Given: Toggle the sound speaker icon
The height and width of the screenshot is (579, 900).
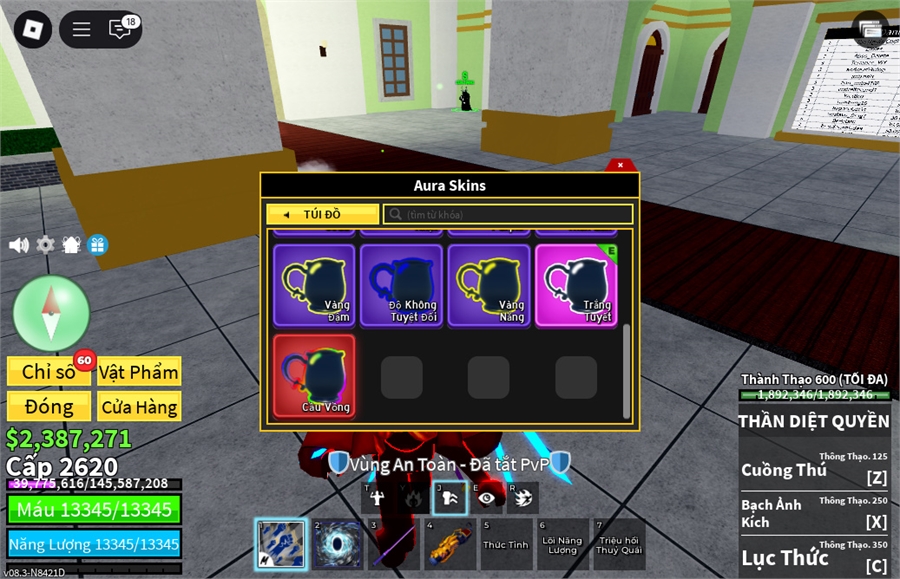Looking at the screenshot, I should pyautogui.click(x=19, y=245).
